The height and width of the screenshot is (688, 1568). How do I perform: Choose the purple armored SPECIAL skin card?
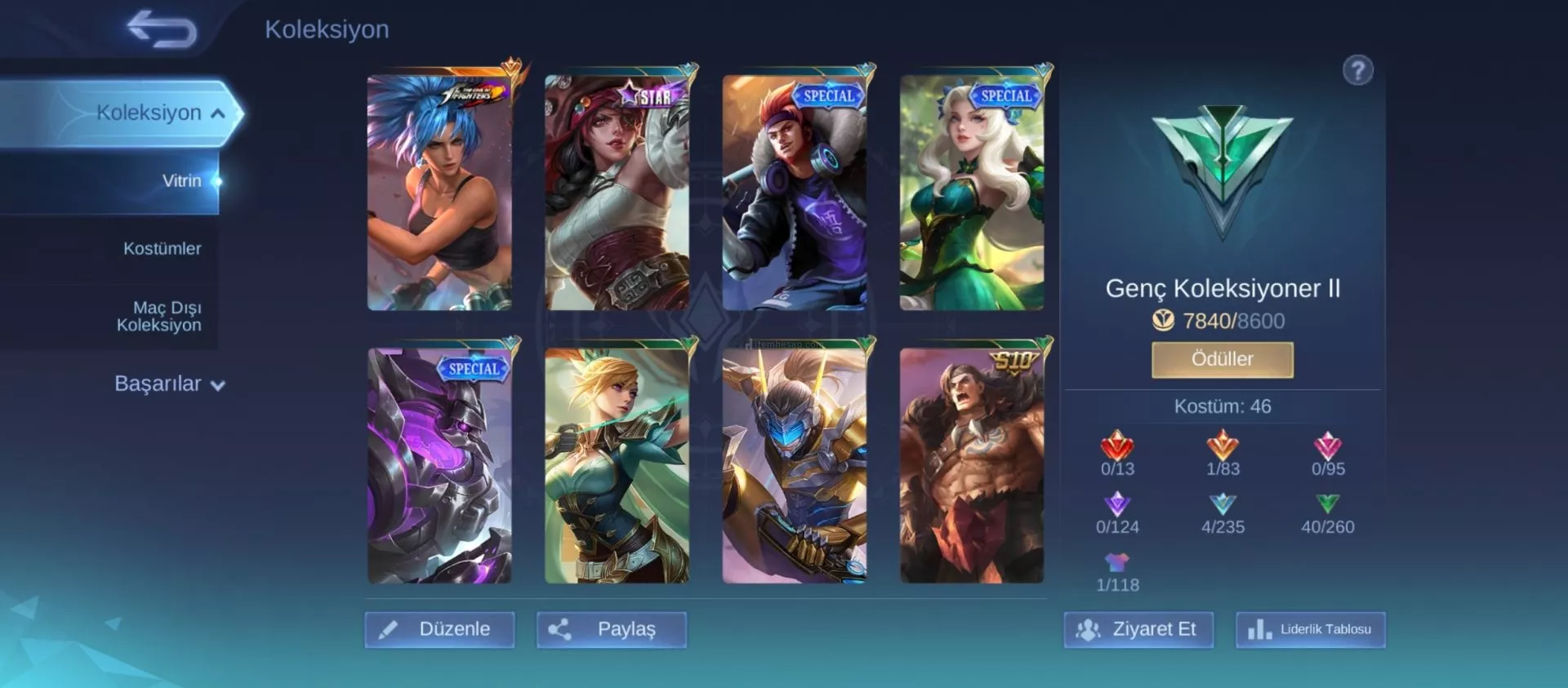click(x=439, y=465)
